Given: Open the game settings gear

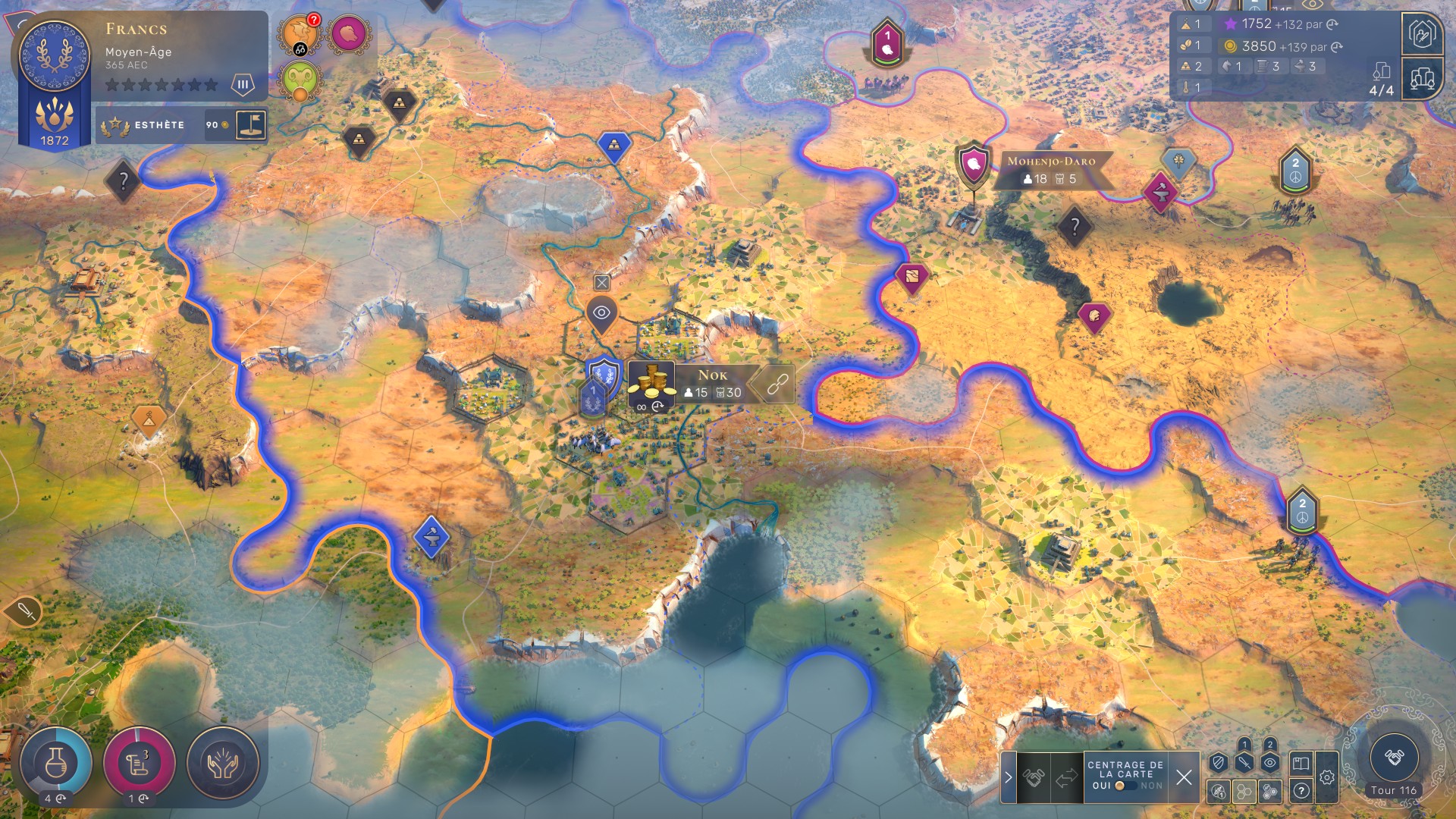Looking at the screenshot, I should pos(1327,777).
